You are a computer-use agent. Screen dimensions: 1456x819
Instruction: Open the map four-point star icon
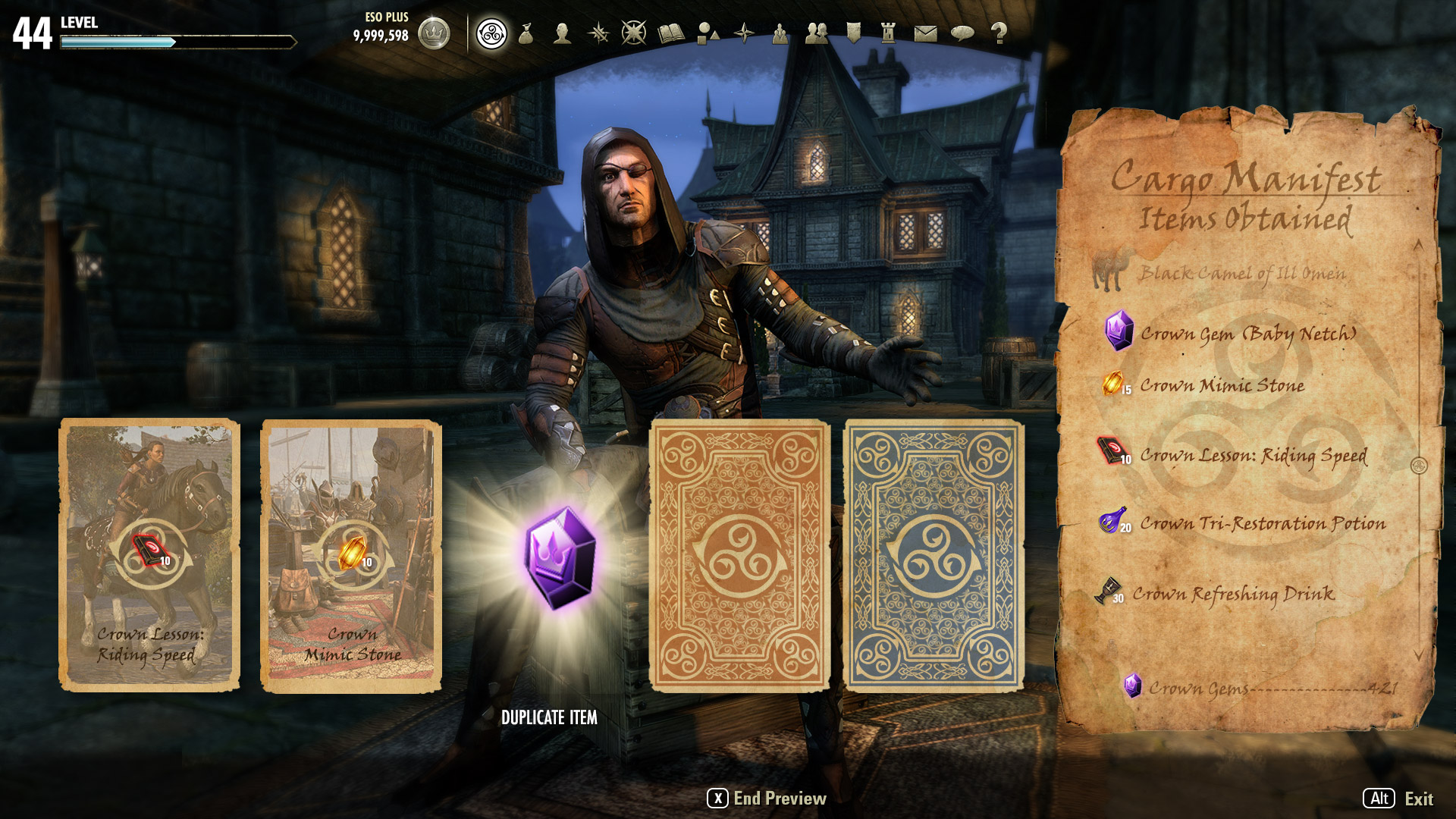744,33
